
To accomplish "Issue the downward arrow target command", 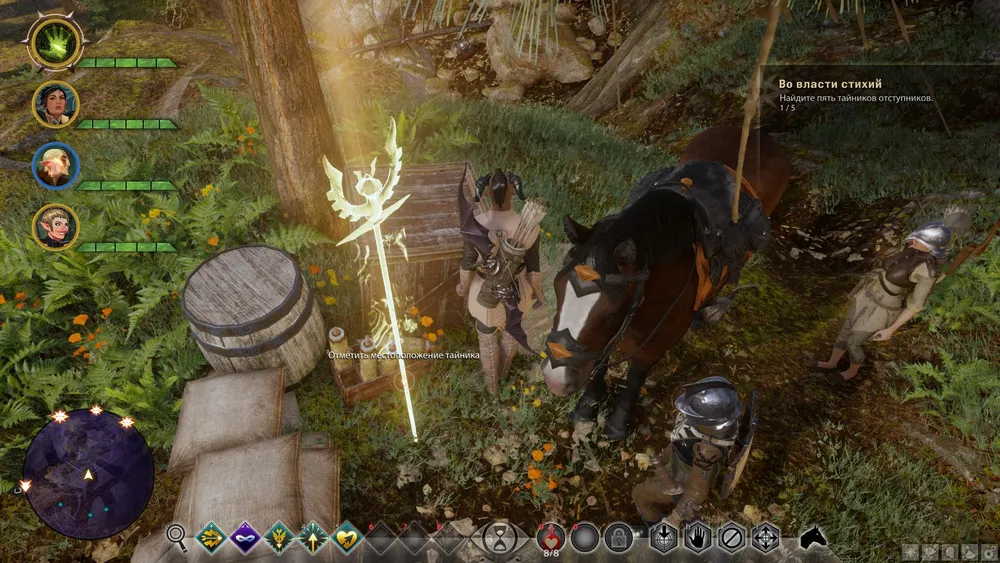I will [x=663, y=538].
